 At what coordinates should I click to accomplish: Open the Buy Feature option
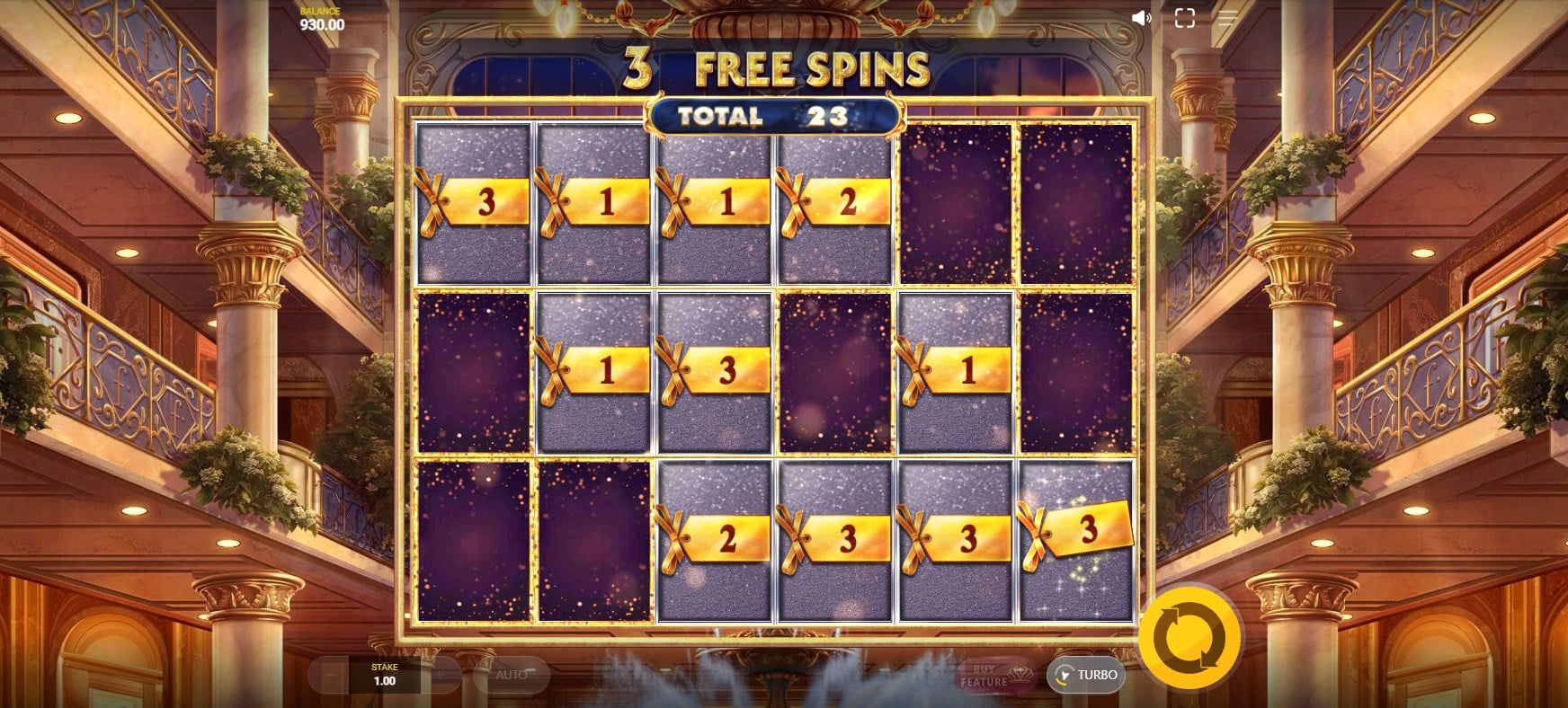pyautogui.click(x=995, y=676)
